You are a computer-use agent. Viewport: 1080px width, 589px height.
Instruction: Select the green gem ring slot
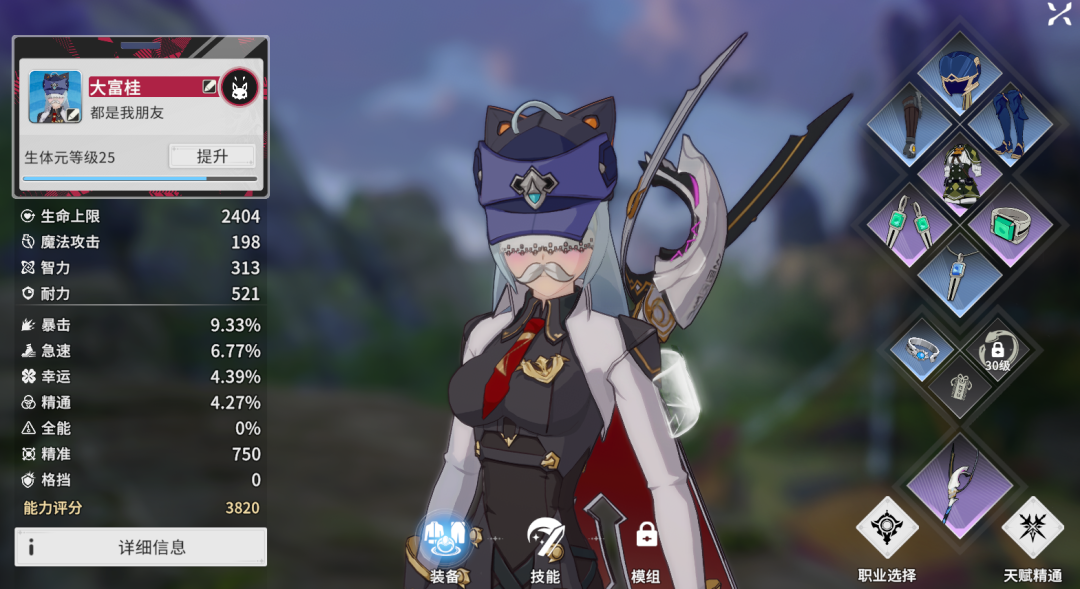click(x=1008, y=222)
